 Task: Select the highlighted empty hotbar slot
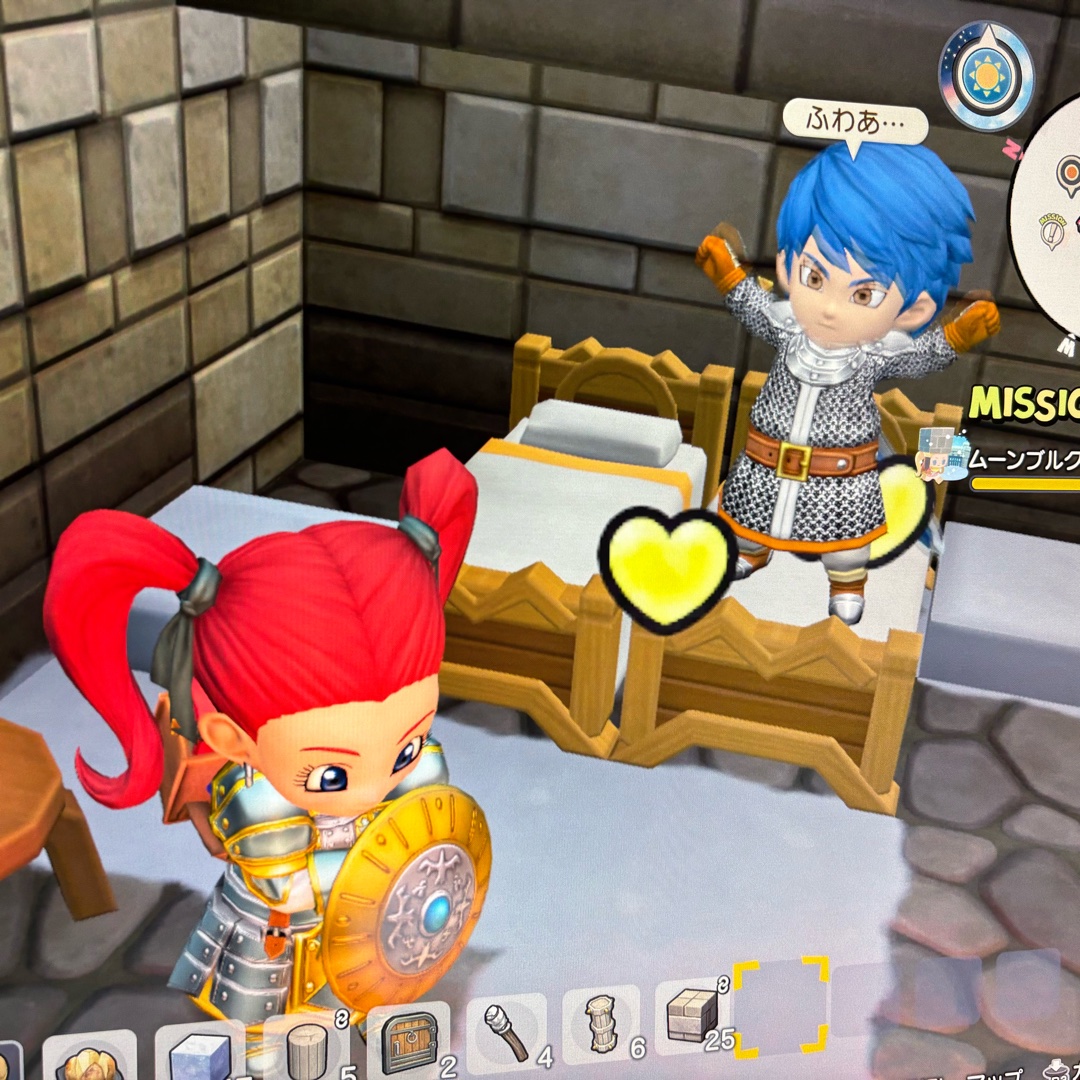(x=781, y=1007)
